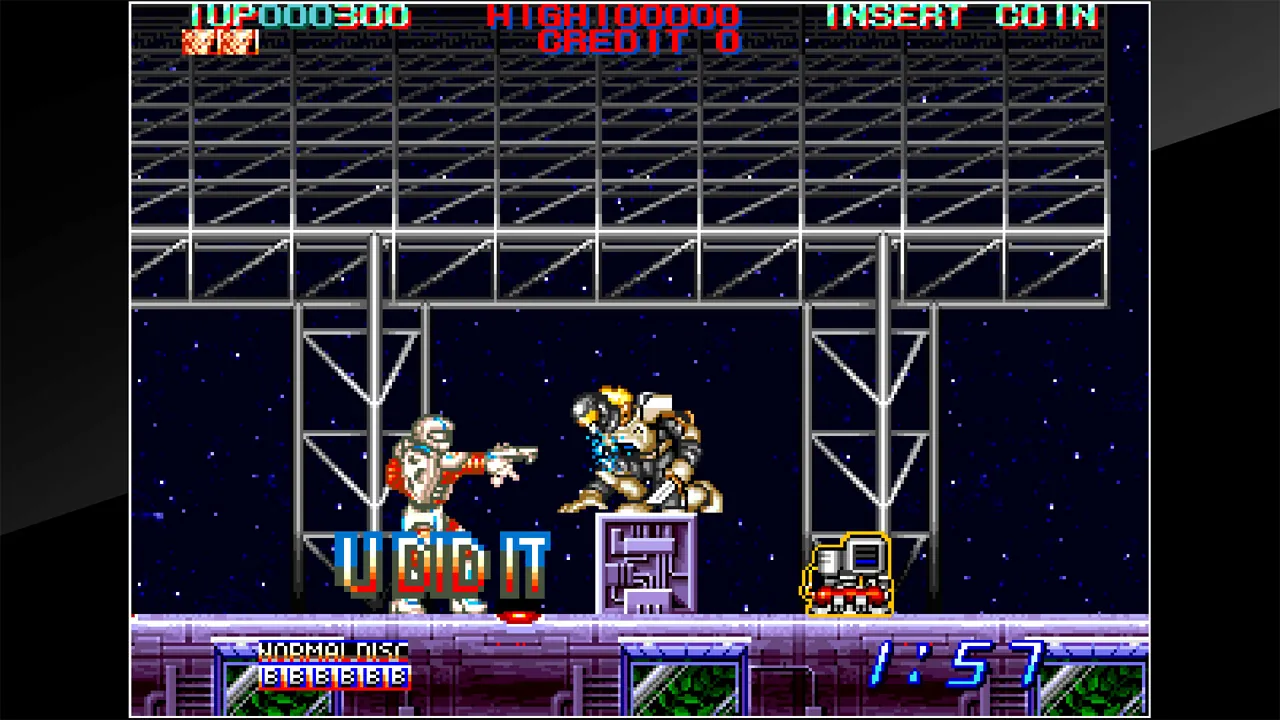Expand the right support pillar
Screen dimensions: 1280x720
[885, 420]
